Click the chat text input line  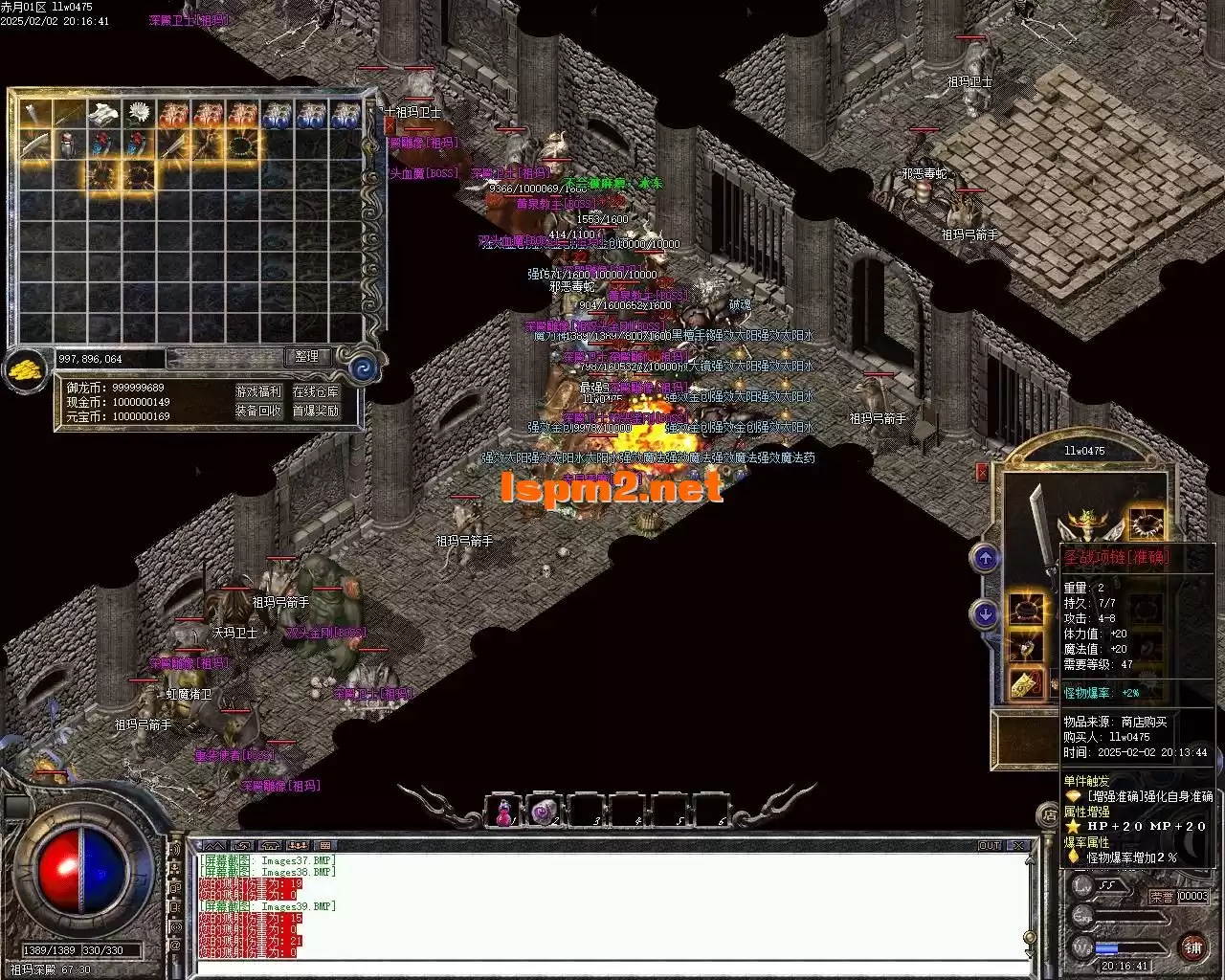(x=612, y=967)
